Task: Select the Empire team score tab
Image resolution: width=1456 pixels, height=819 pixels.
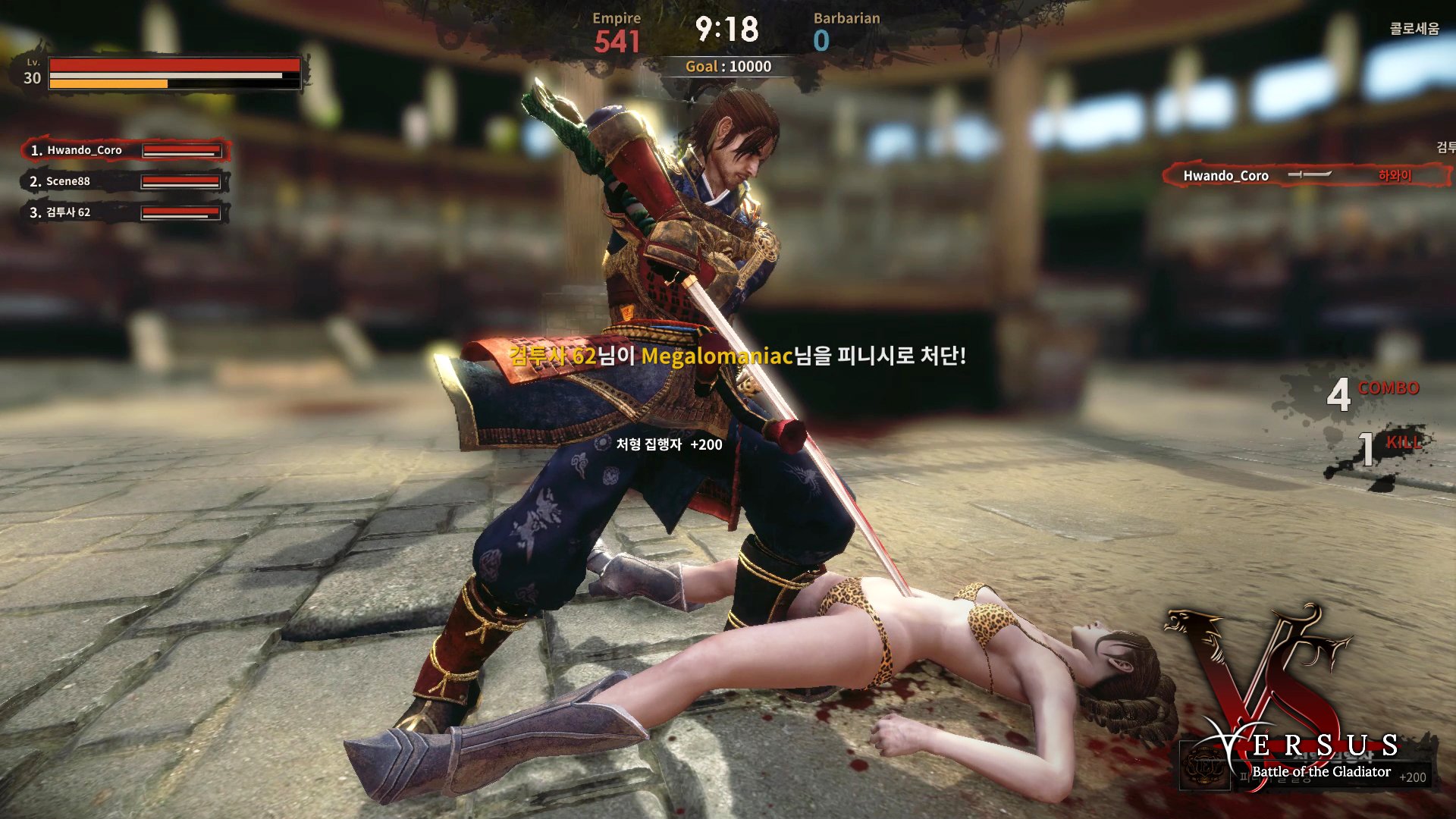Action: pyautogui.click(x=617, y=30)
